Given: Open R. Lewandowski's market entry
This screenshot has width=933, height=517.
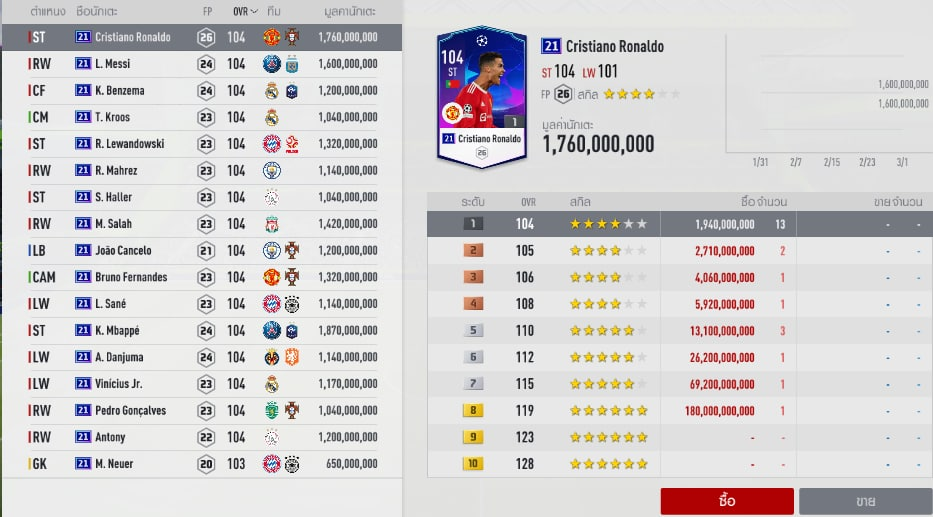Looking at the screenshot, I should click(x=200, y=144).
